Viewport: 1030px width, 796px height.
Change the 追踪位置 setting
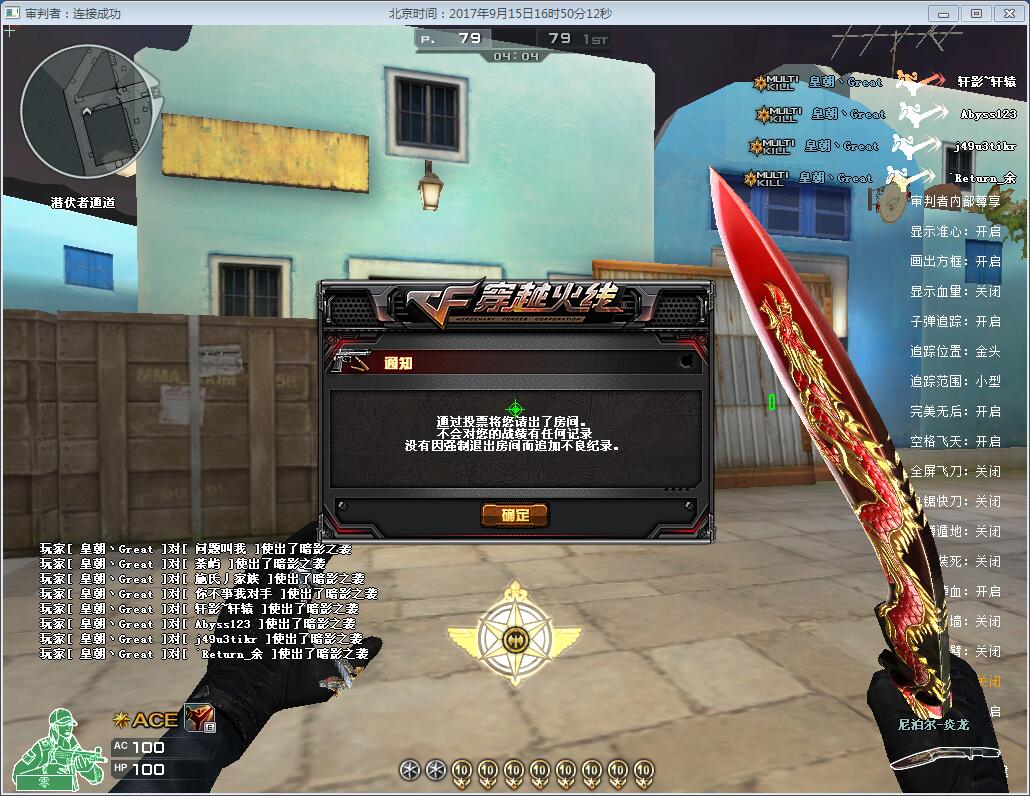click(955, 351)
